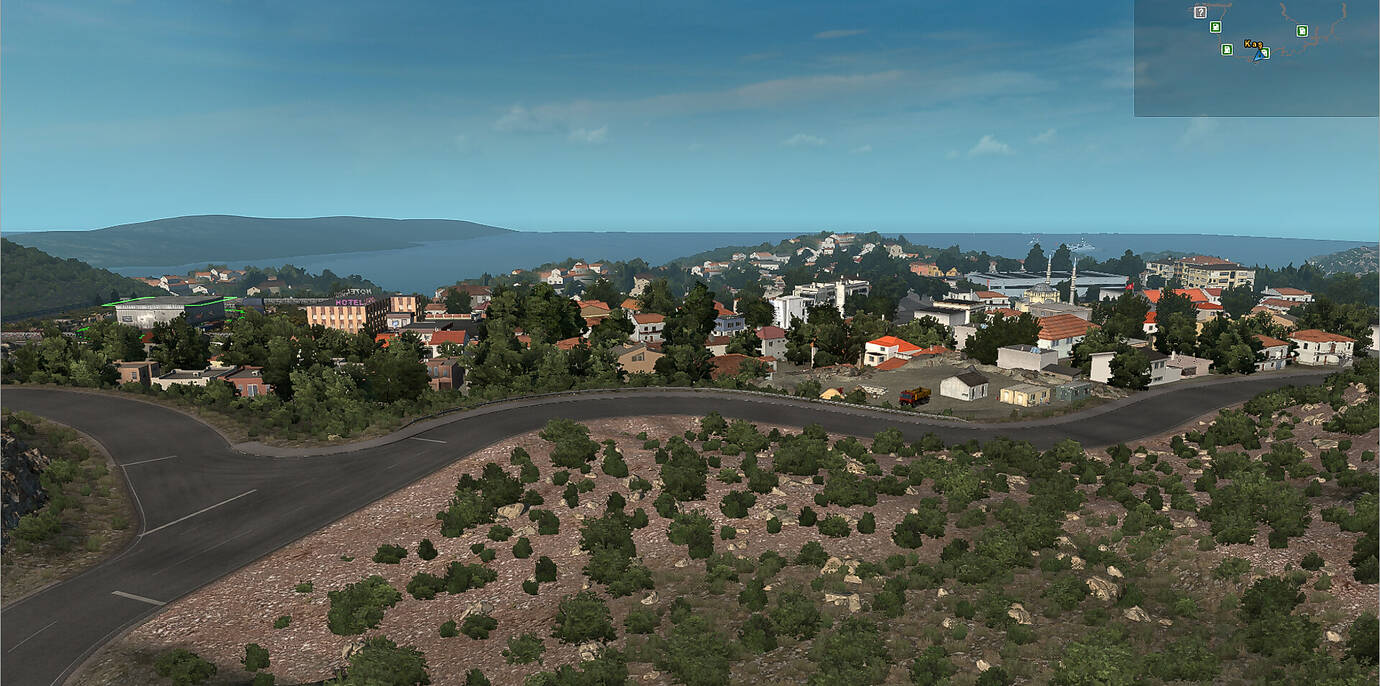
Task: Open the minimap overlay
Action: (1256, 58)
